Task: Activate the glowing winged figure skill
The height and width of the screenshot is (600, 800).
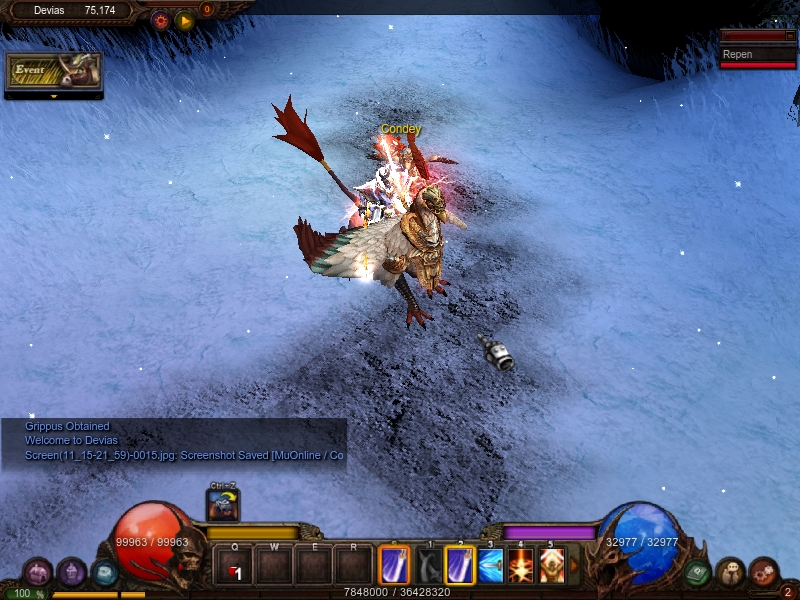Action: click(552, 565)
